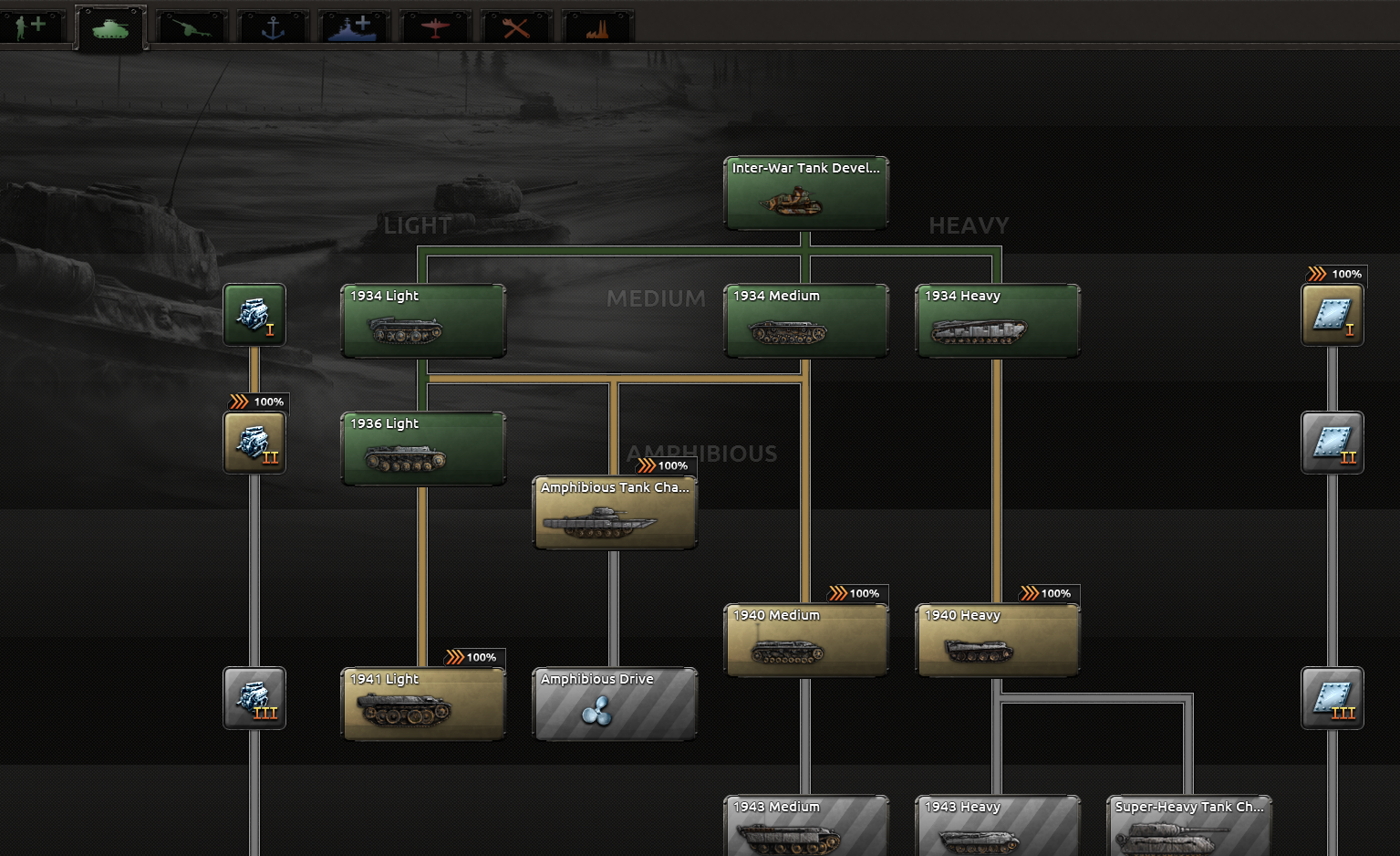
Task: Open the industry research tab
Action: point(596,26)
